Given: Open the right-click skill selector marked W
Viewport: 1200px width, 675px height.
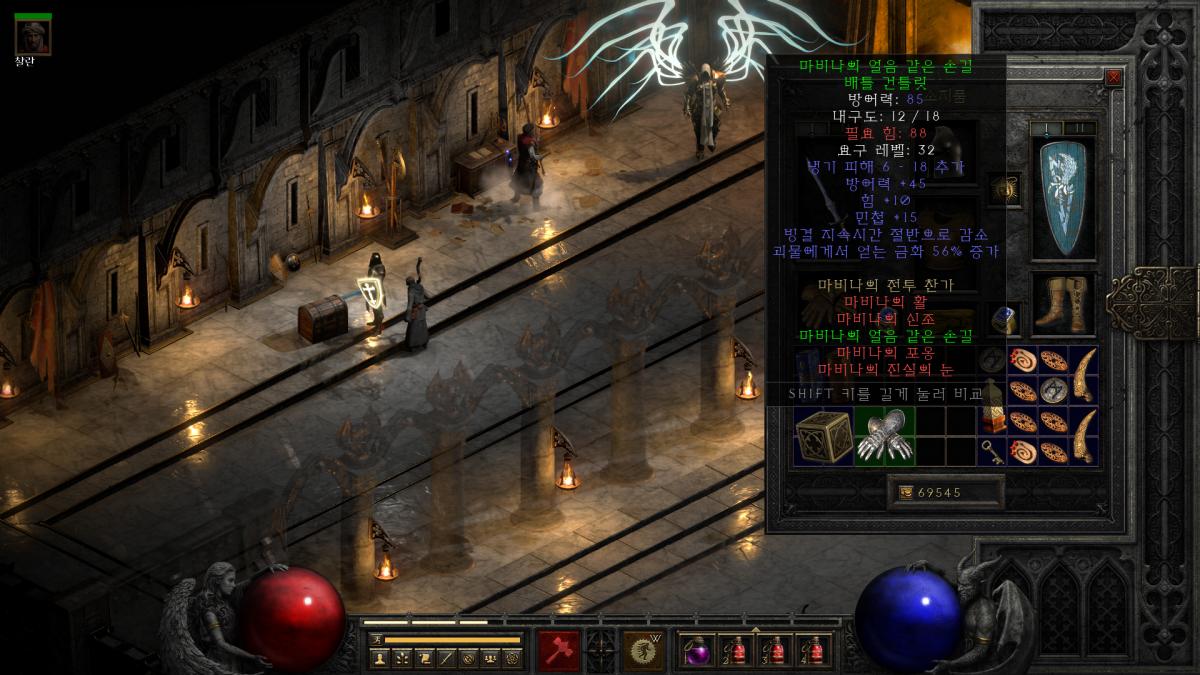Looking at the screenshot, I should 644,651.
